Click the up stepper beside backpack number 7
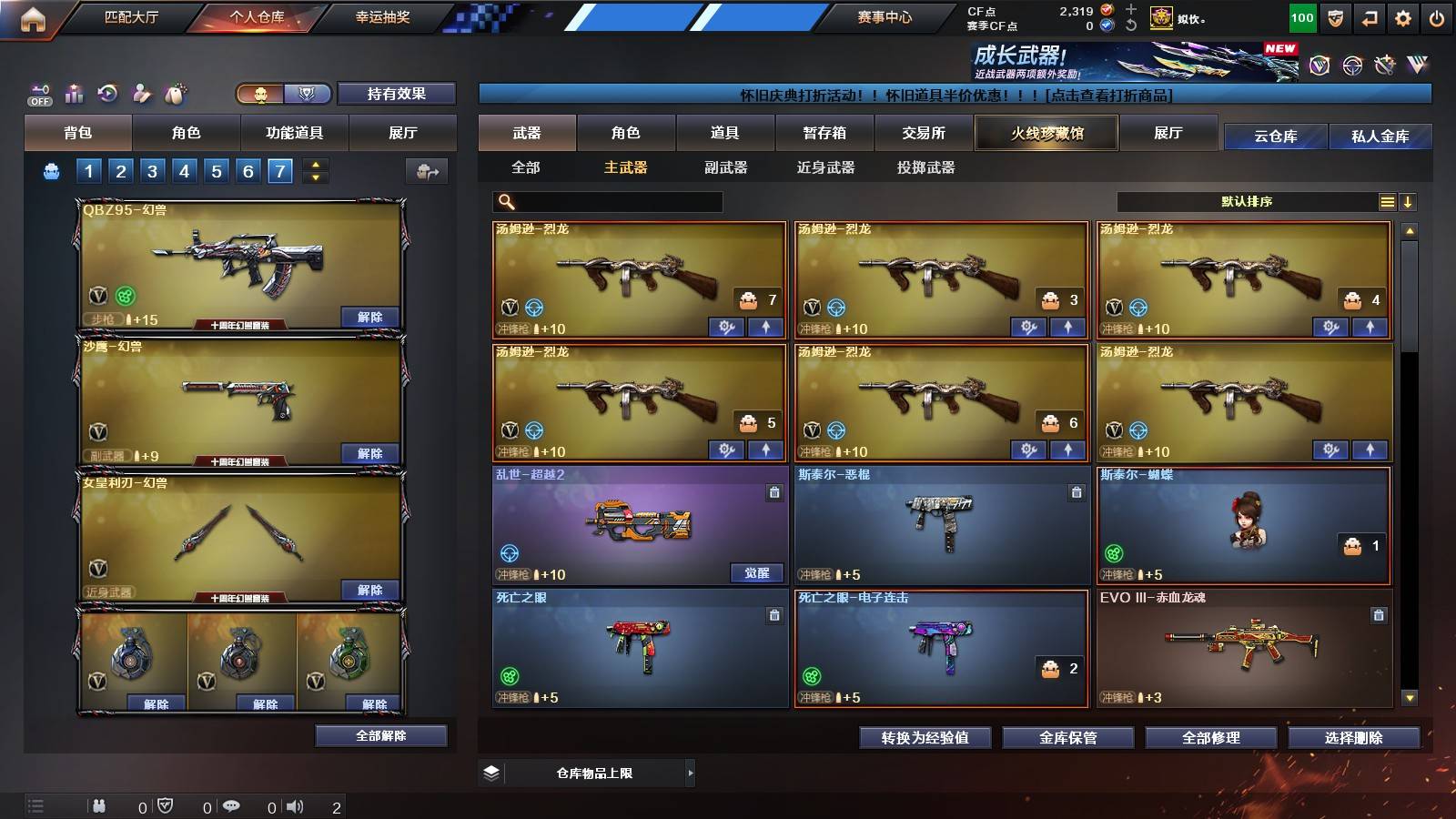Image resolution: width=1456 pixels, height=819 pixels. (x=313, y=164)
